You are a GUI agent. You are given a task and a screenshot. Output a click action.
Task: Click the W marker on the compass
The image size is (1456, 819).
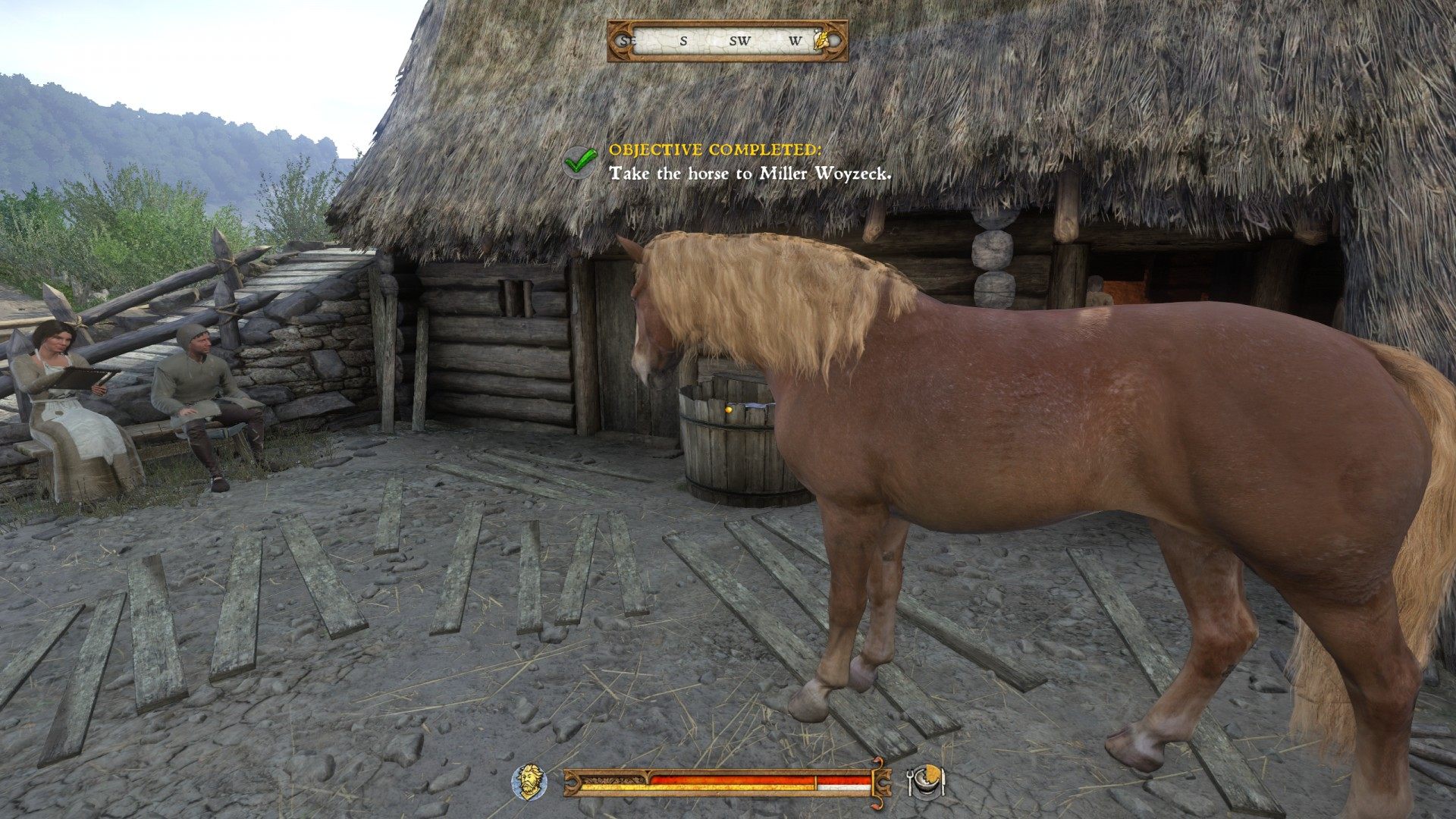click(796, 40)
